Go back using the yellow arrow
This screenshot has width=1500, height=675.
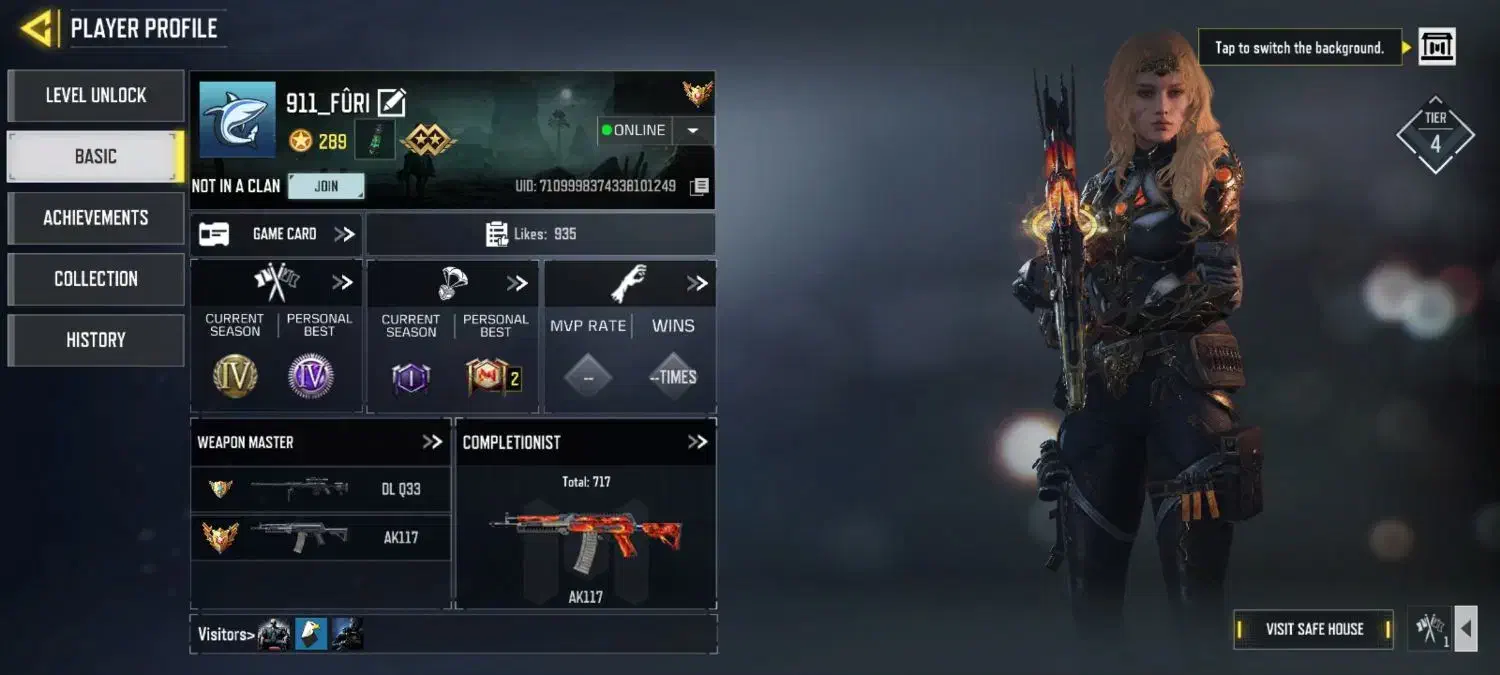37,28
